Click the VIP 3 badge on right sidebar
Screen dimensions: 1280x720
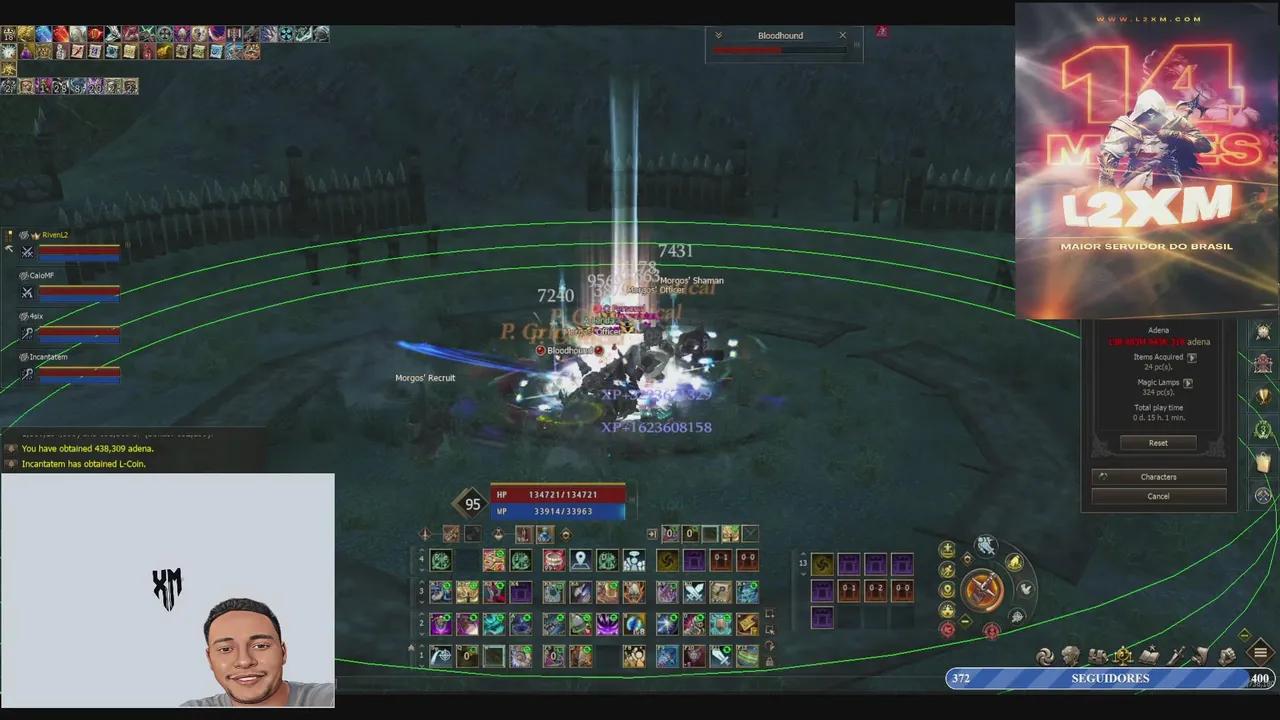1263,428
